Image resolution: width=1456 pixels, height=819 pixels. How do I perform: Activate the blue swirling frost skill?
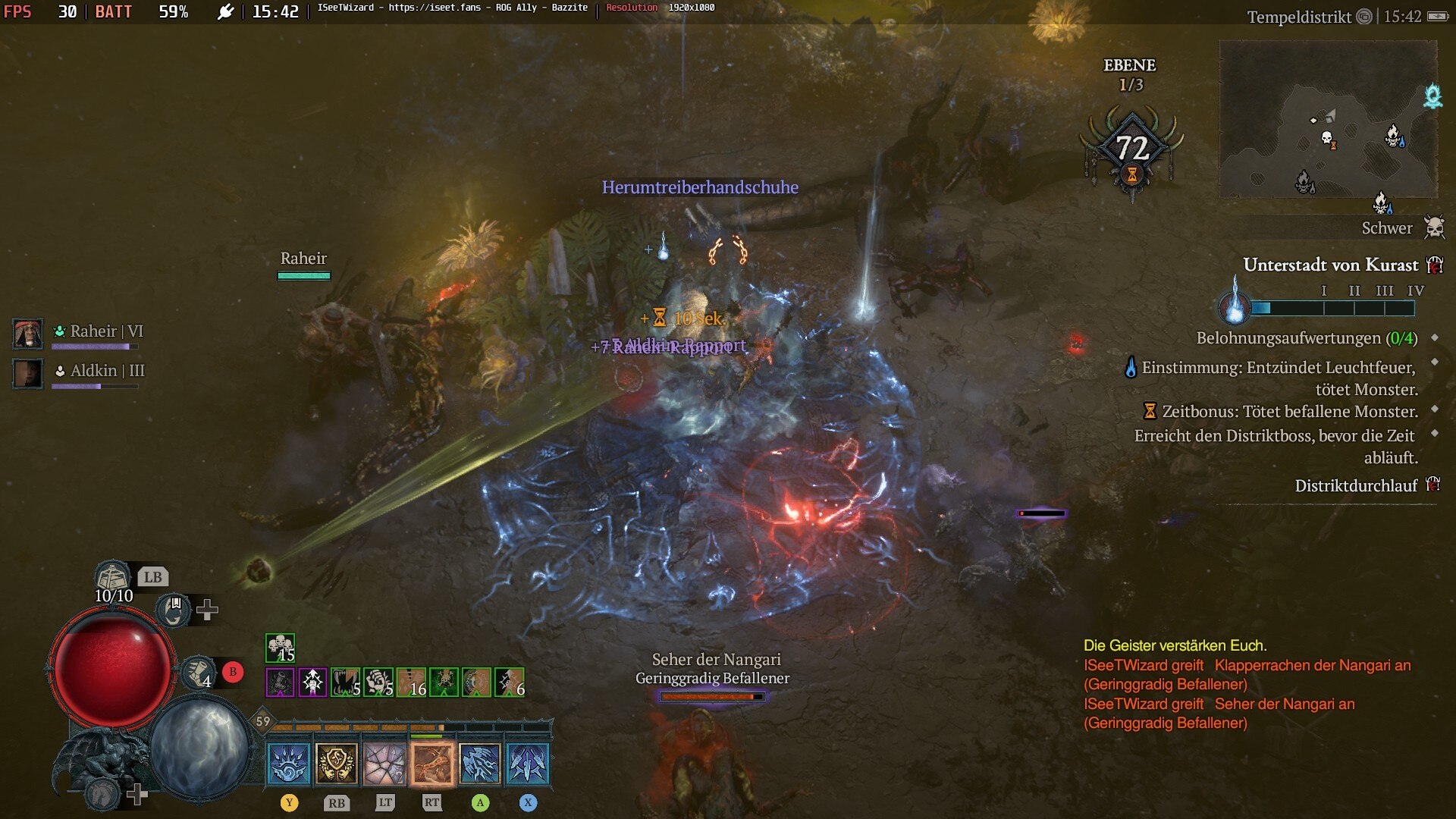pos(289,763)
